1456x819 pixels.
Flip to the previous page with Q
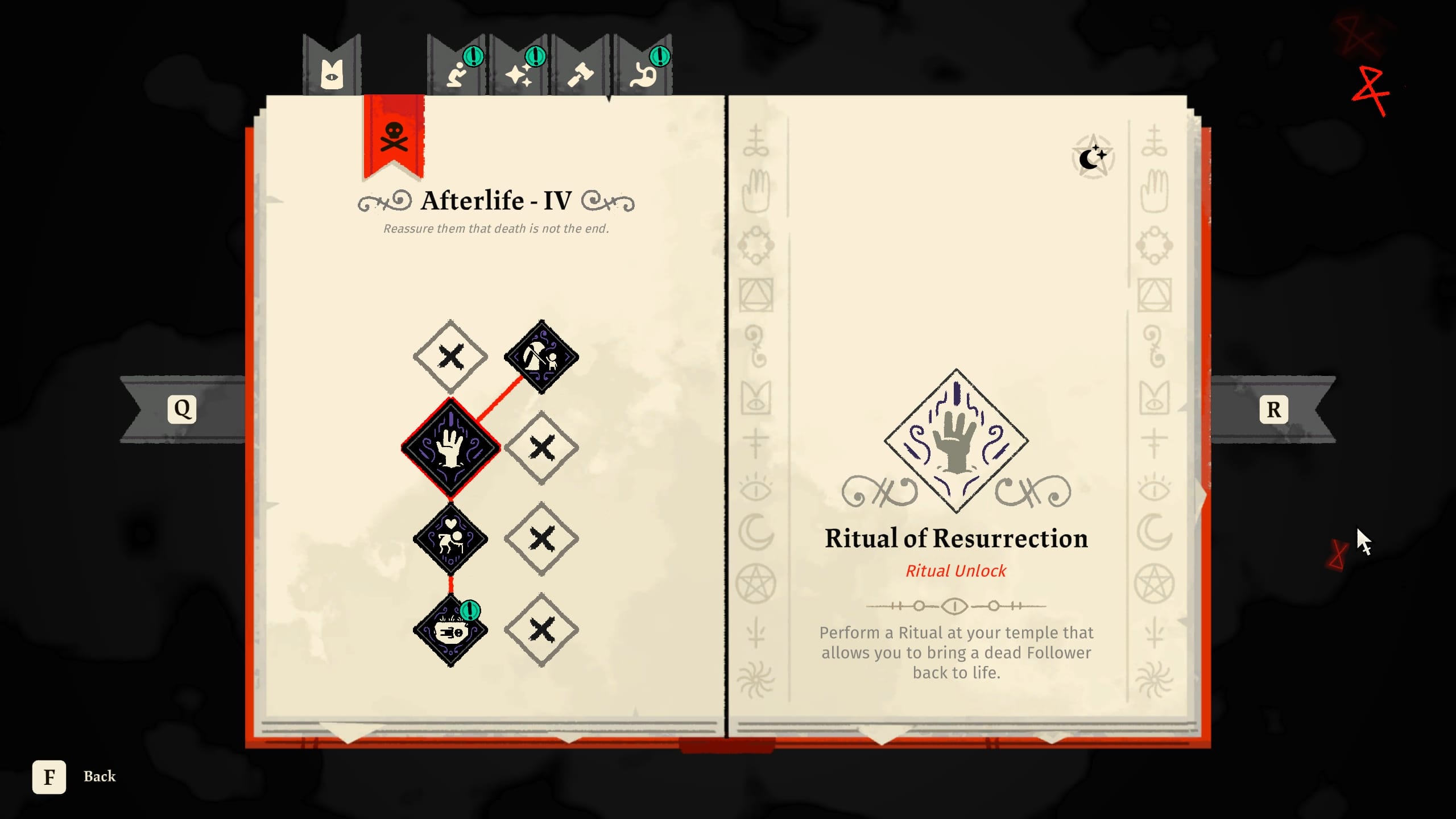182,408
